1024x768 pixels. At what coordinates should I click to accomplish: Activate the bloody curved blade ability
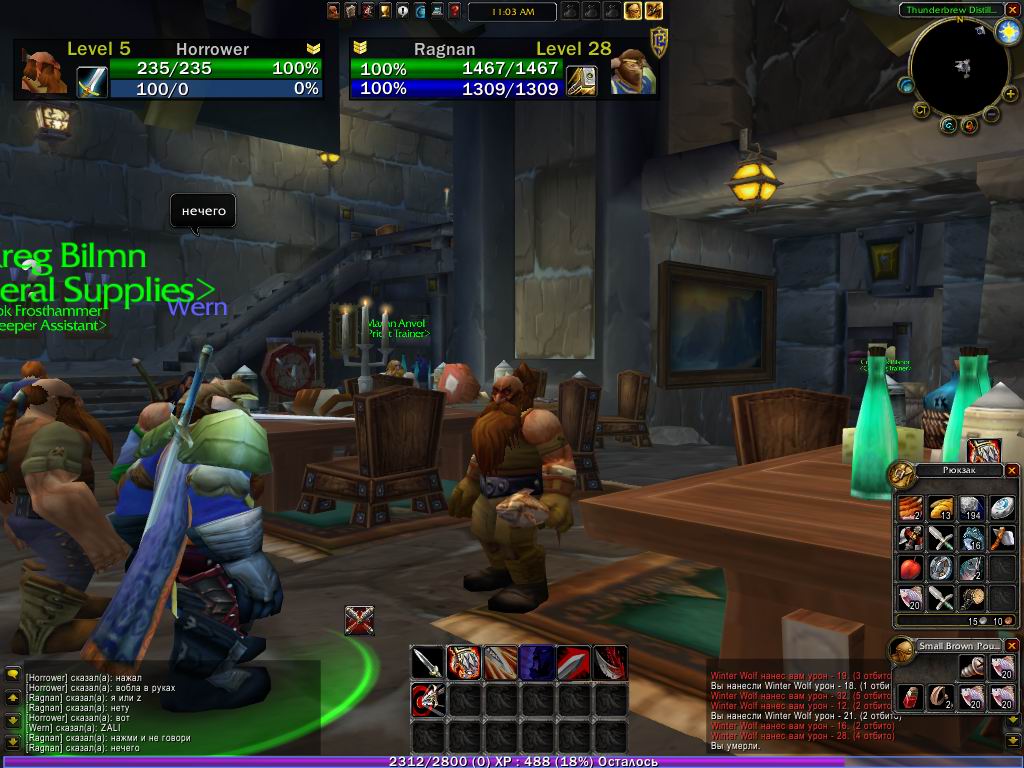(x=610, y=662)
